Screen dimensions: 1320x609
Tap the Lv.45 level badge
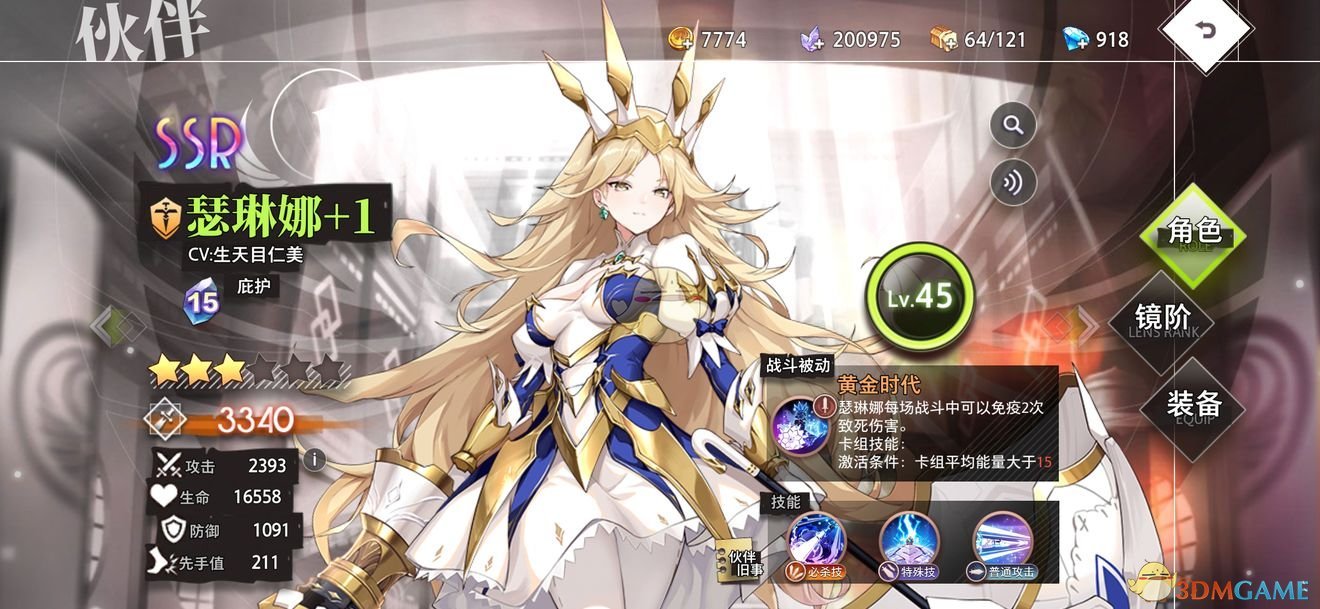(919, 295)
